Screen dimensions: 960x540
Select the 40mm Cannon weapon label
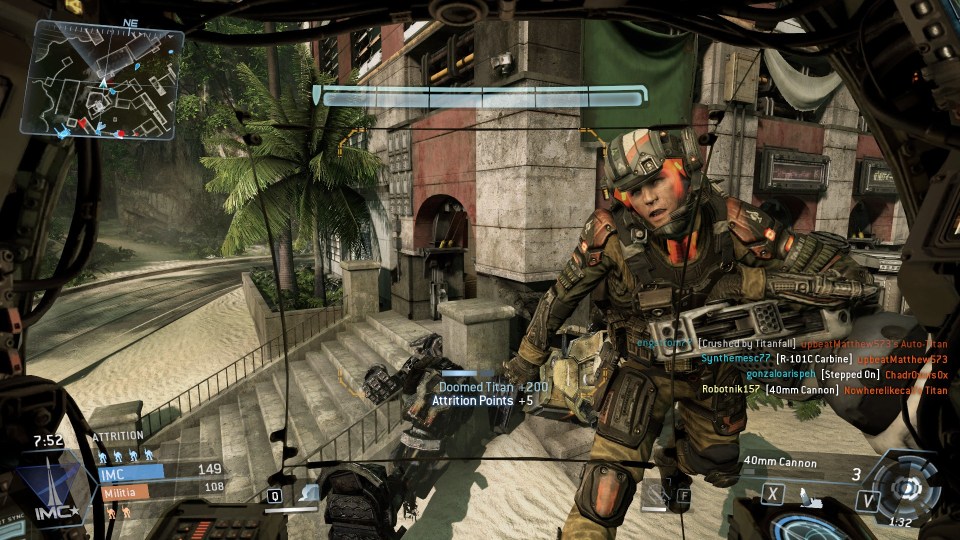(780, 463)
